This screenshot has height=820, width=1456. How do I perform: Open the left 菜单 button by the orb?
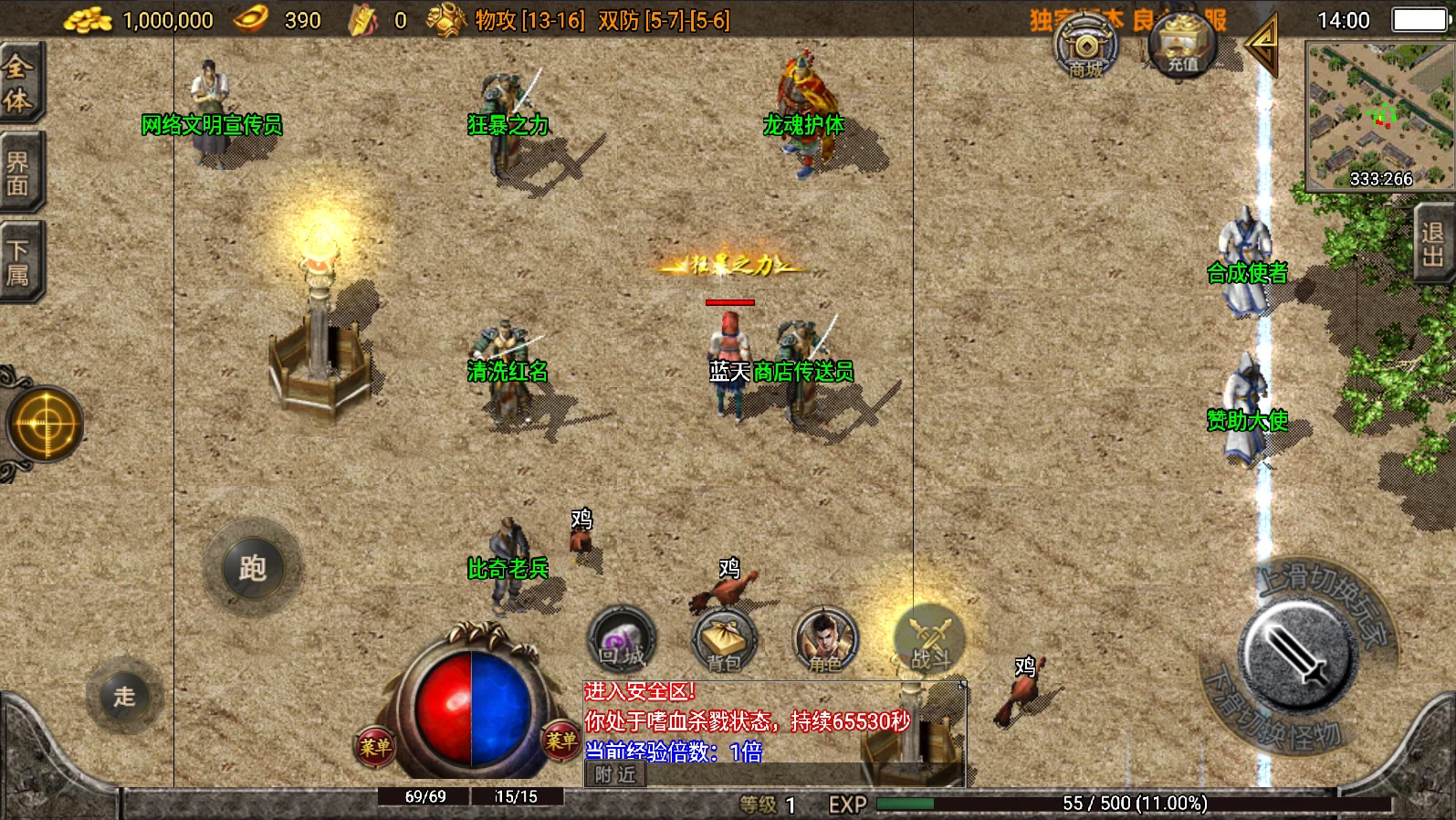coord(374,747)
